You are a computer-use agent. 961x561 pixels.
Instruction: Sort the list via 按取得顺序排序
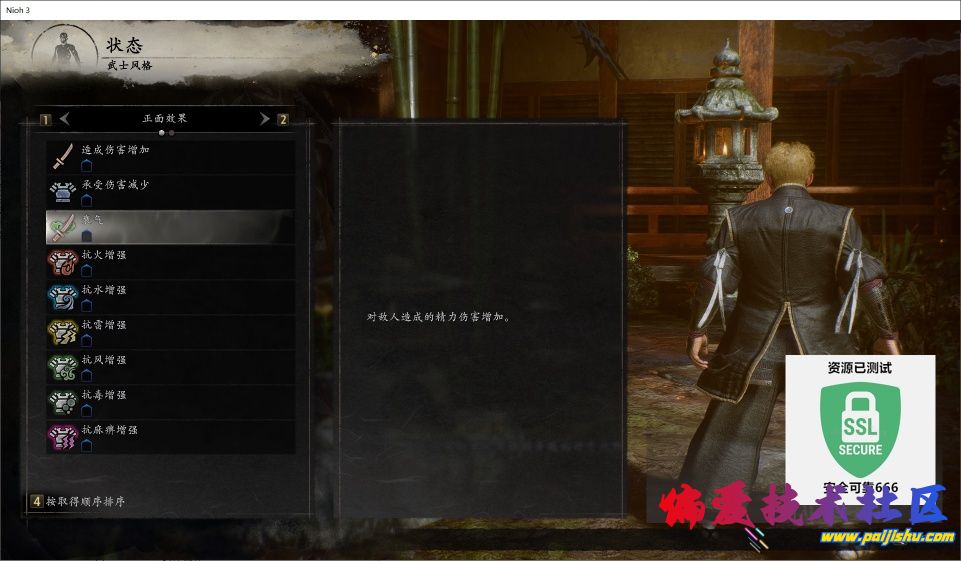(x=85, y=501)
